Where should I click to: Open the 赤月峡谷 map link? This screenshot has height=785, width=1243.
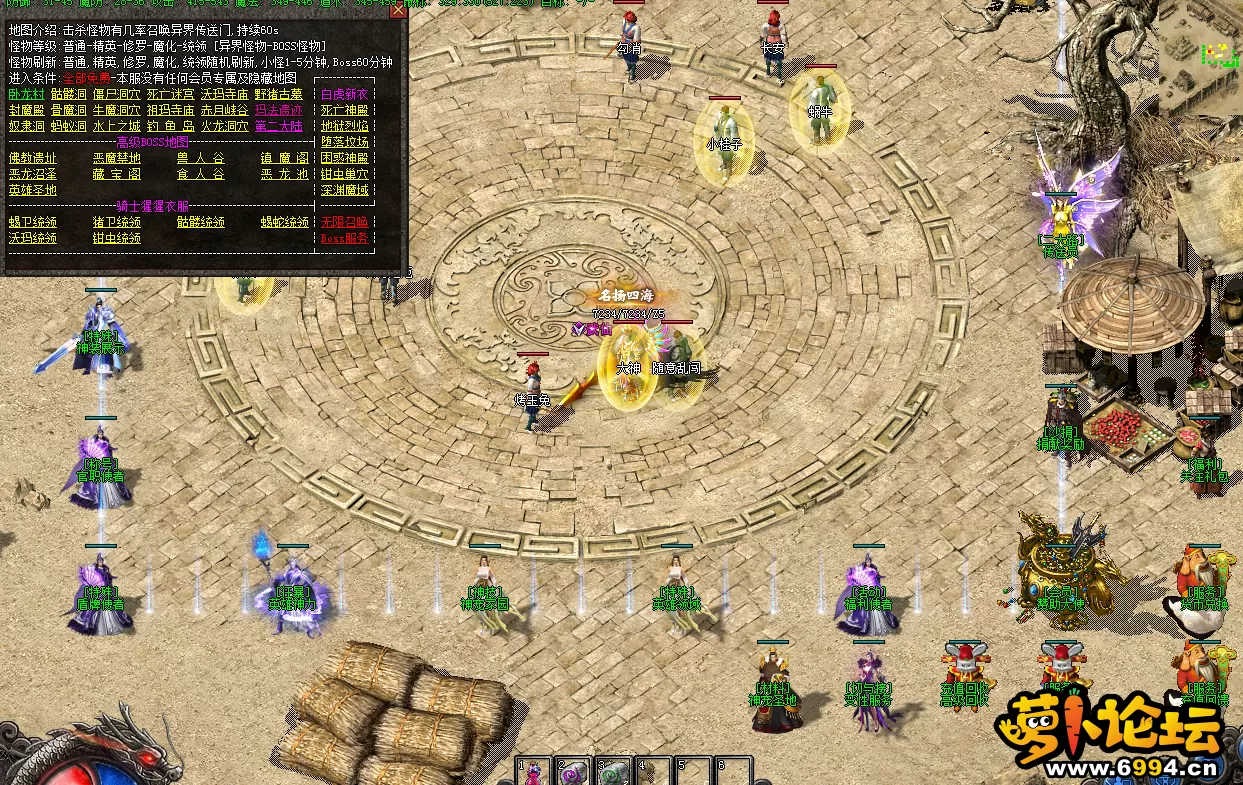[224, 110]
